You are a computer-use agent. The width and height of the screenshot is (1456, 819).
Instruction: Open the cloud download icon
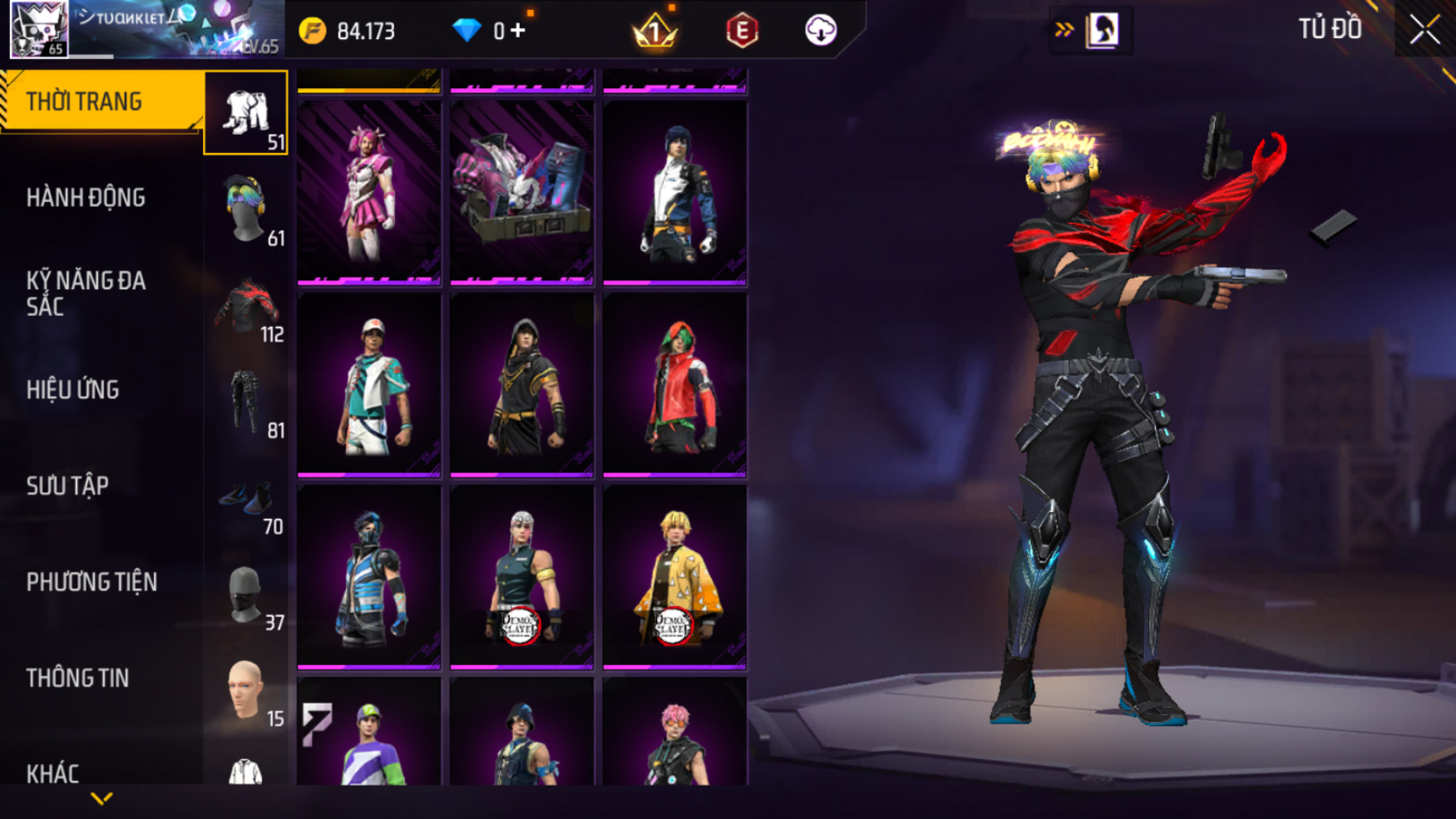click(821, 31)
